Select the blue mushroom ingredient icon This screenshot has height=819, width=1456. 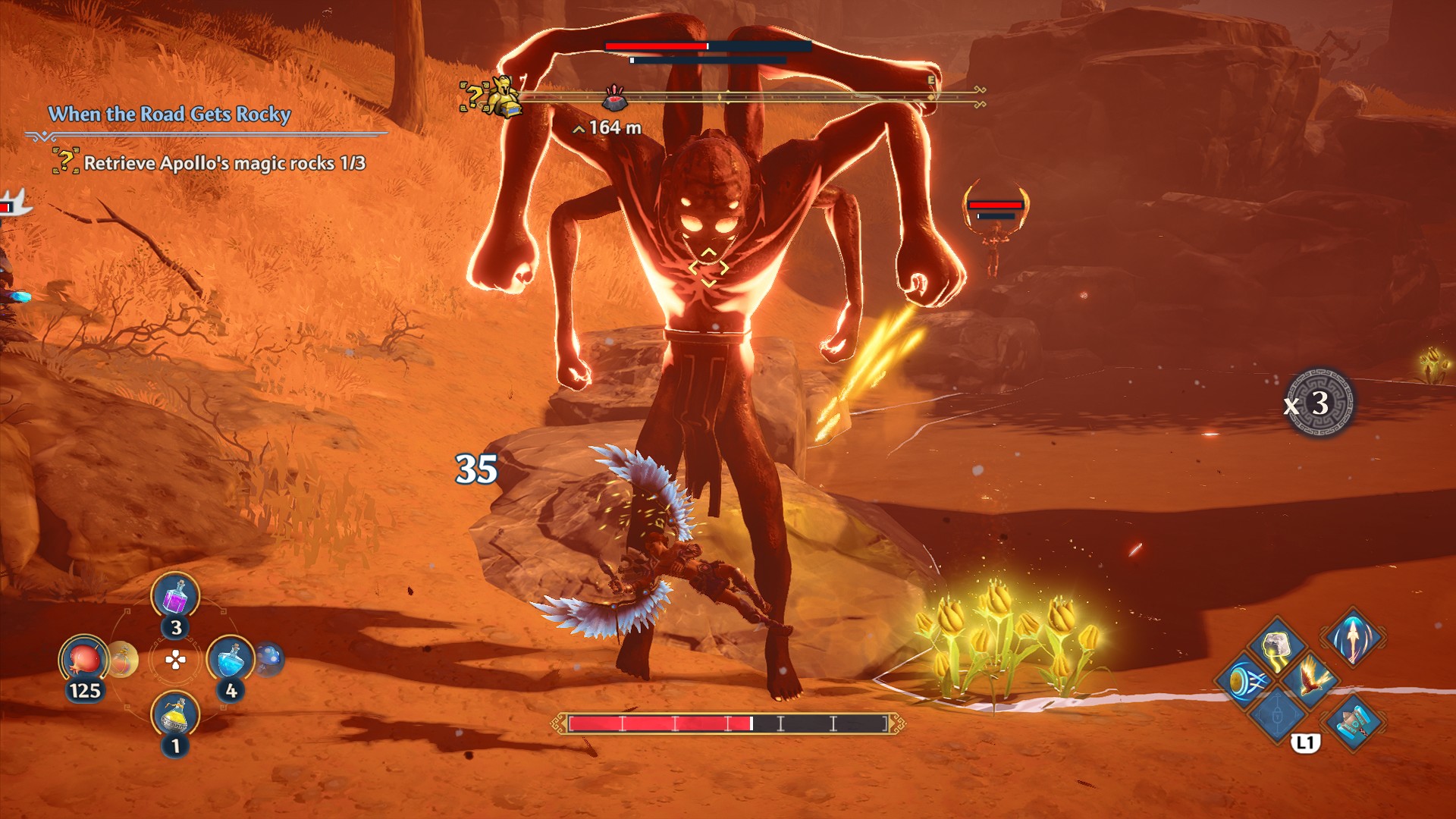pyautogui.click(x=268, y=659)
